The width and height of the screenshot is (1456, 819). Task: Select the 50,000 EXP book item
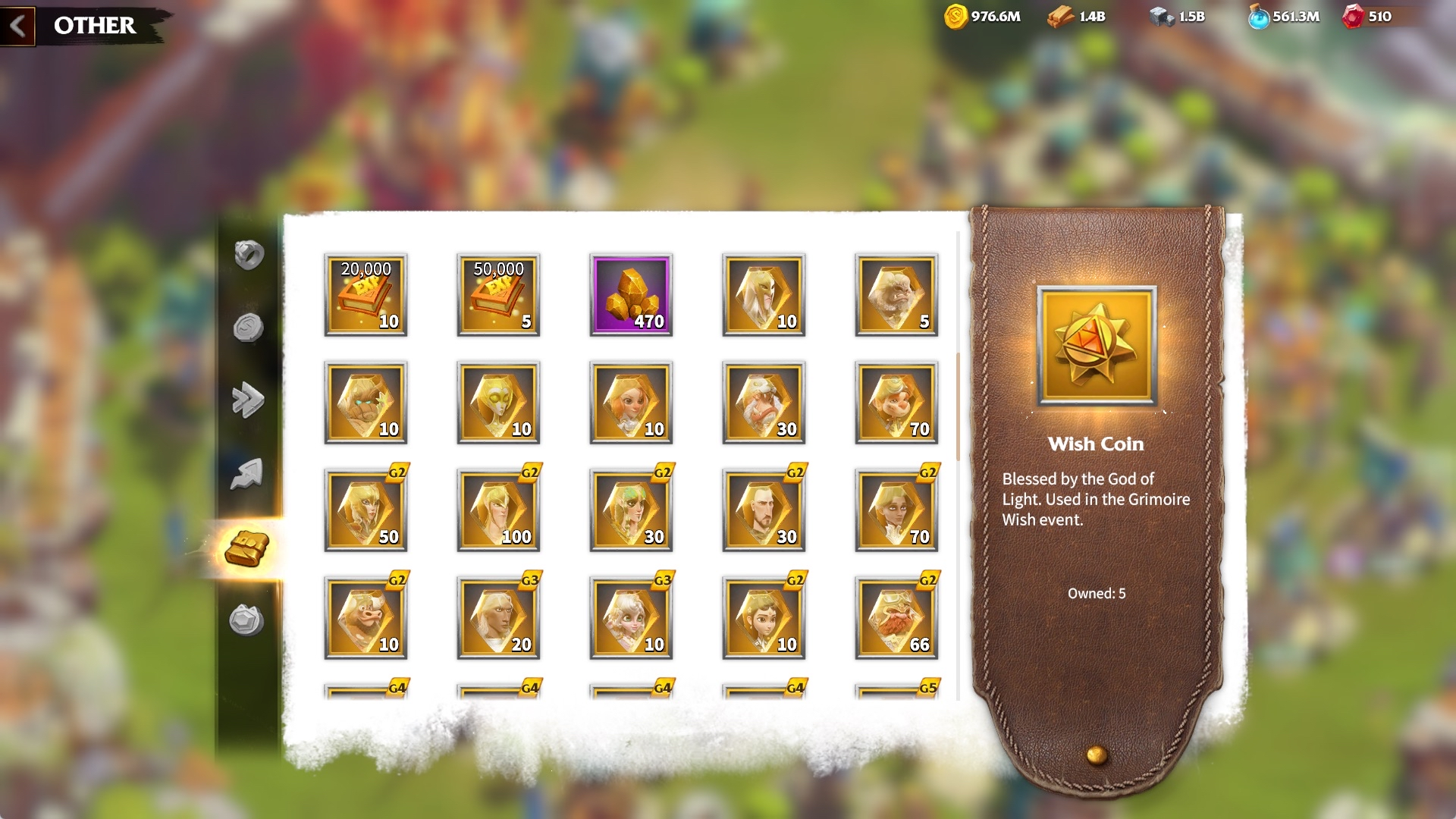(498, 295)
